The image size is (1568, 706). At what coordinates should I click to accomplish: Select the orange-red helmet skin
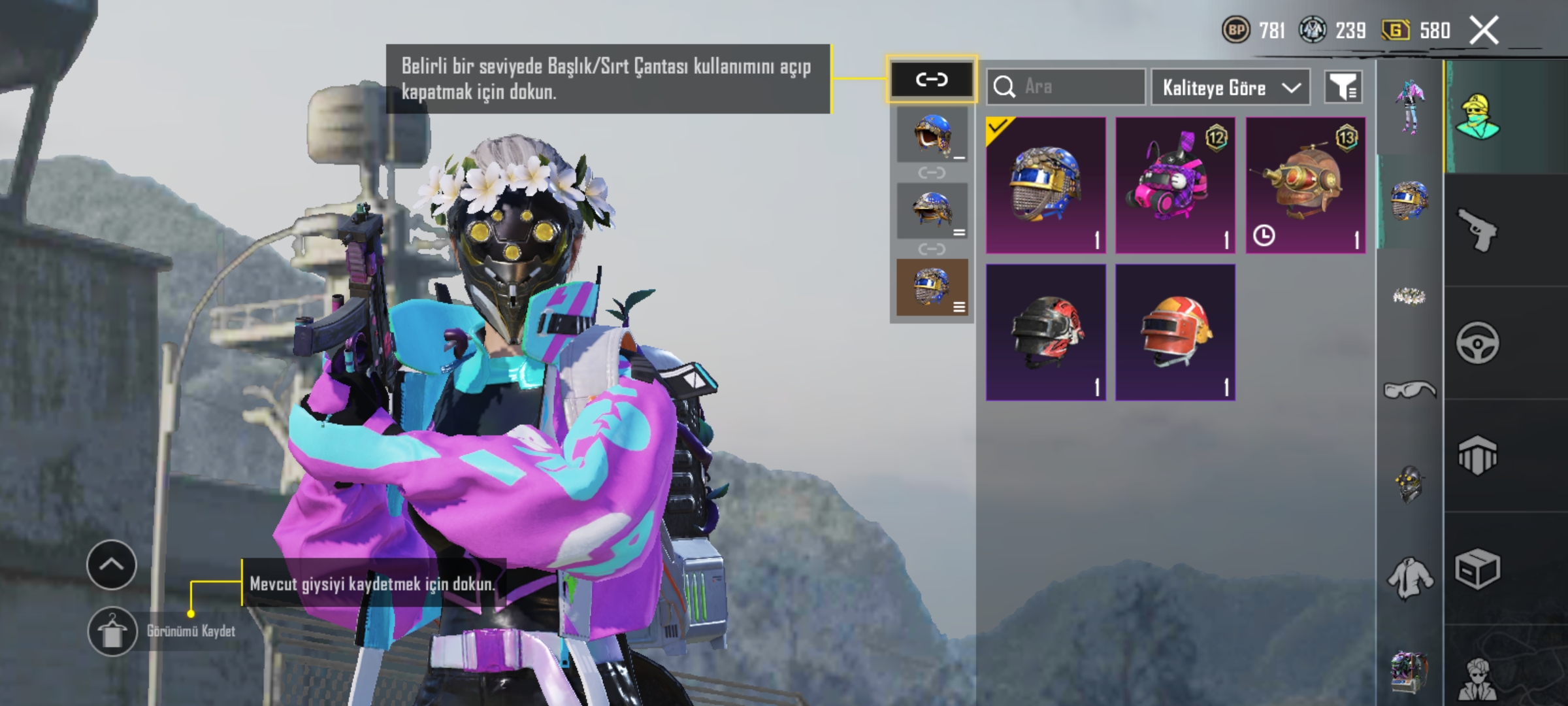tap(1175, 333)
